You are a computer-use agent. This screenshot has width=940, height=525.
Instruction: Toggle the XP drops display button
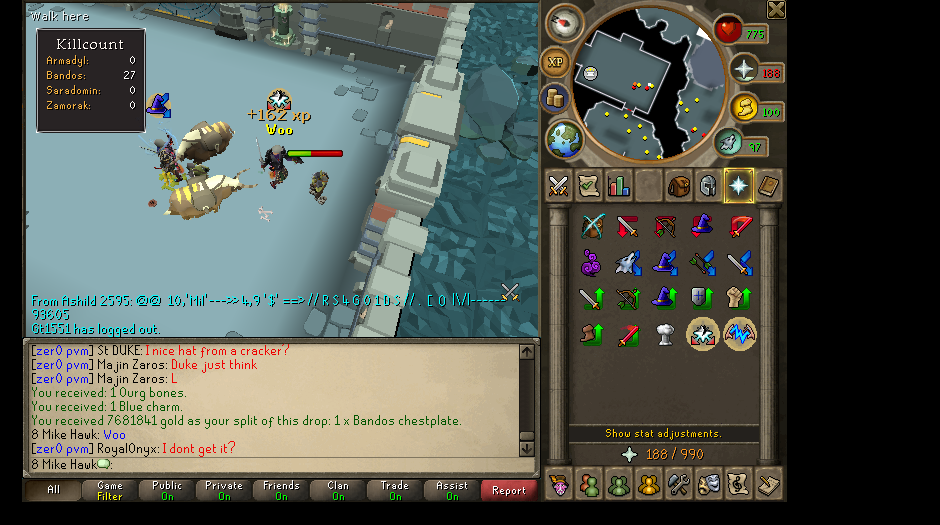(555, 62)
